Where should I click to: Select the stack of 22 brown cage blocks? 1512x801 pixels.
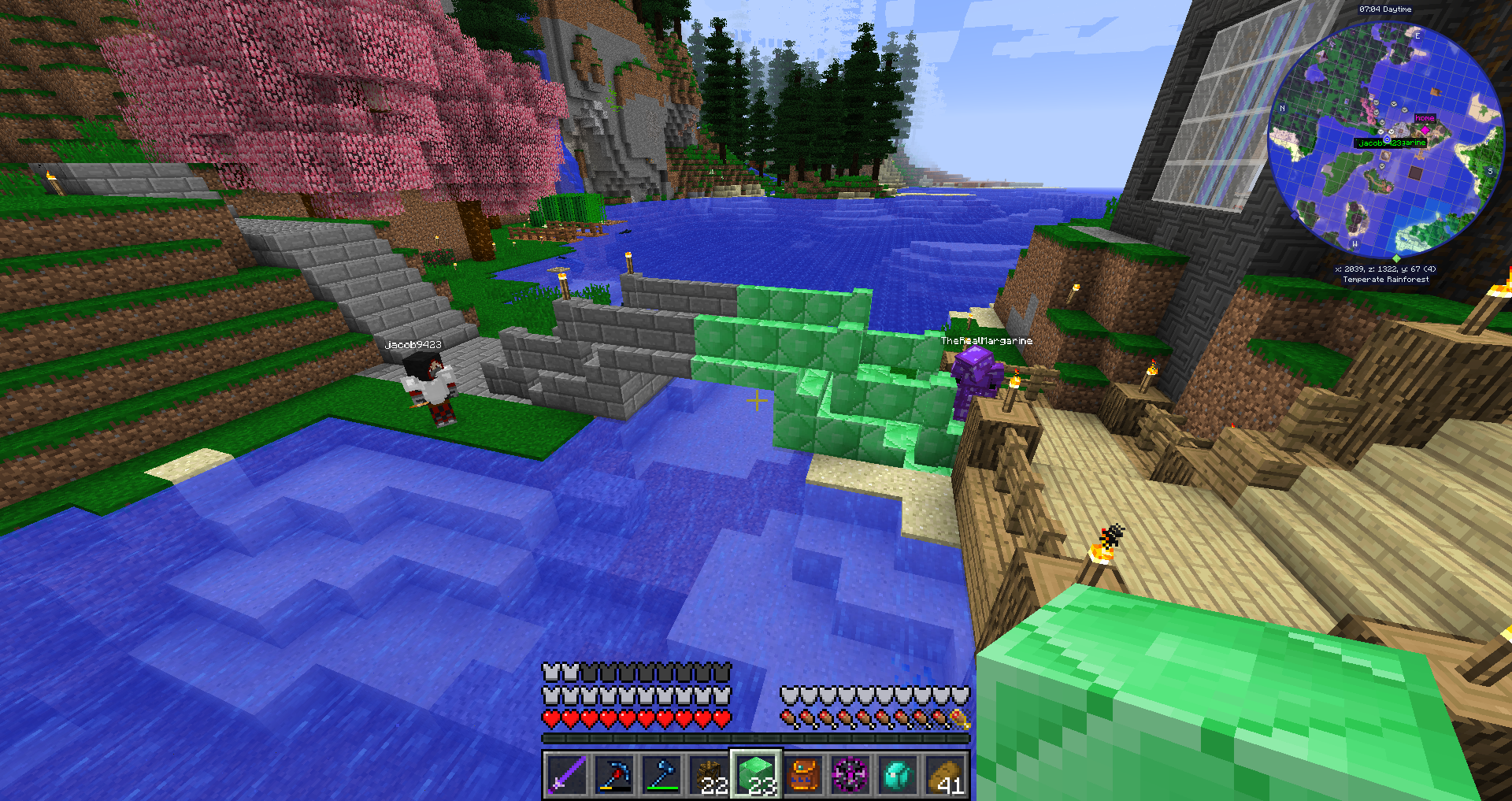(708, 774)
